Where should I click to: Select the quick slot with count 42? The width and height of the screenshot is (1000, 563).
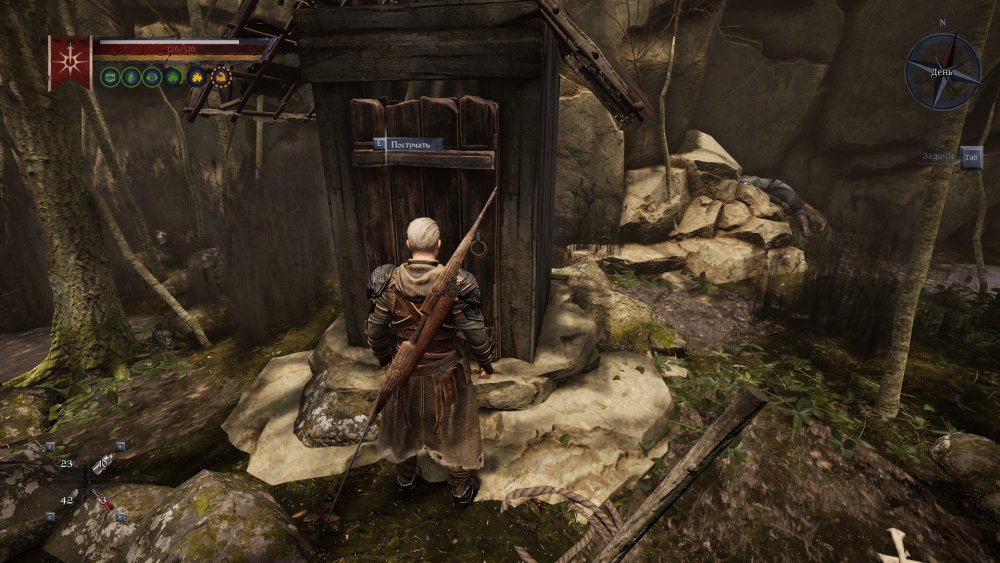tap(66, 500)
